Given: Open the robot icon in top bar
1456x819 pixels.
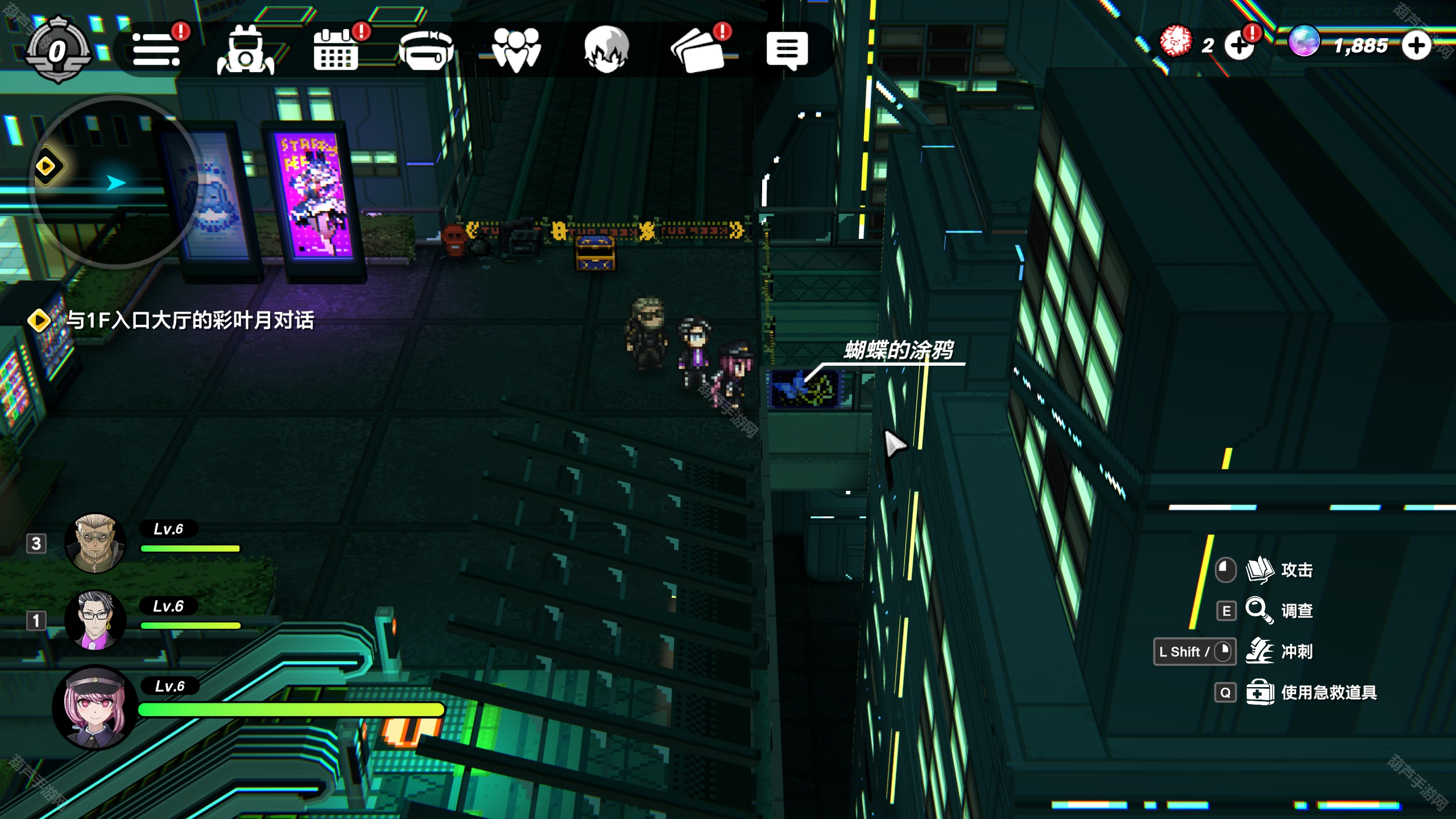Looking at the screenshot, I should [246, 49].
